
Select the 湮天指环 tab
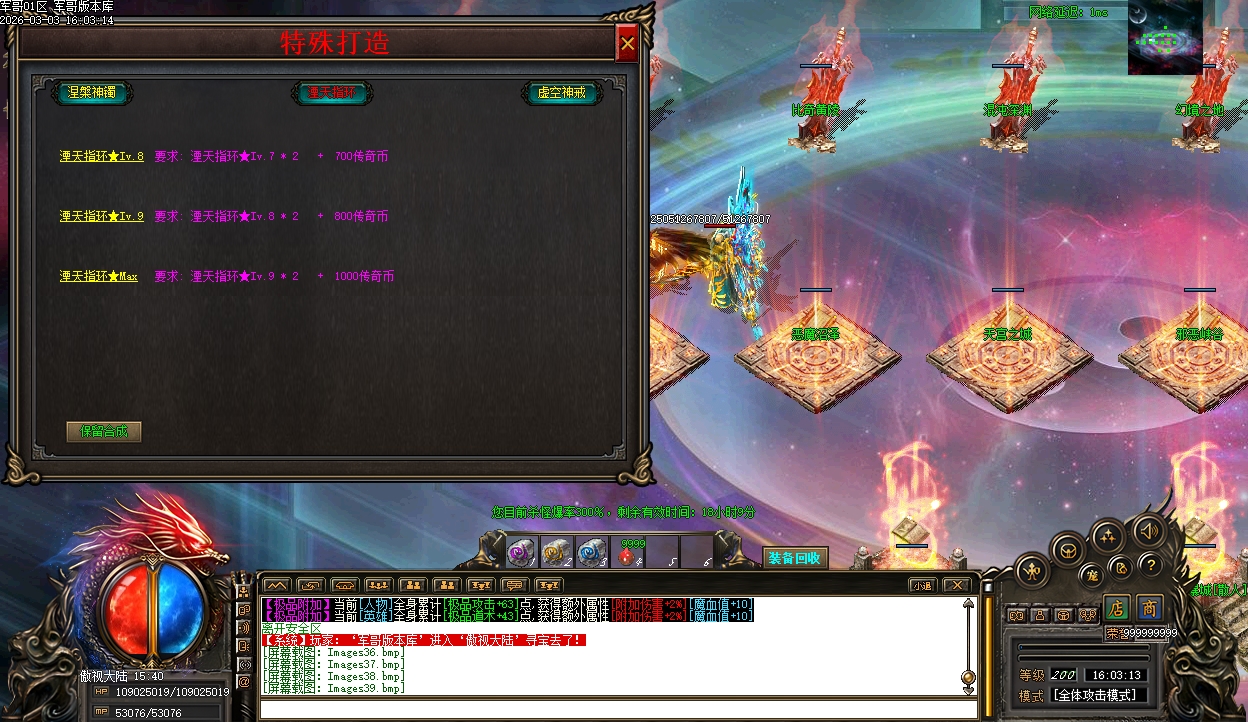click(x=332, y=93)
